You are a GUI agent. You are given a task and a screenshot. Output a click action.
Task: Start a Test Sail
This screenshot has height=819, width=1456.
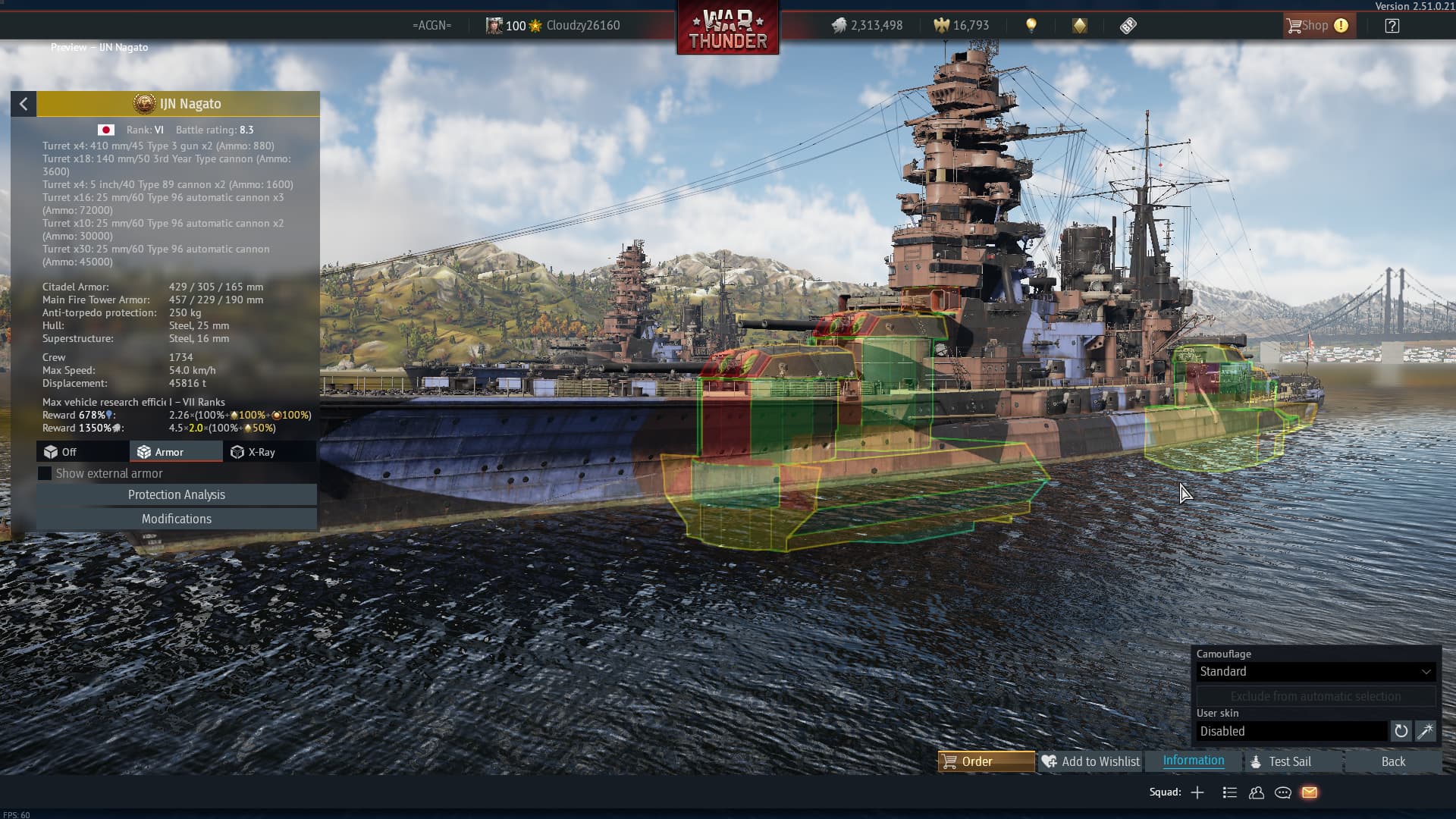(x=1289, y=761)
